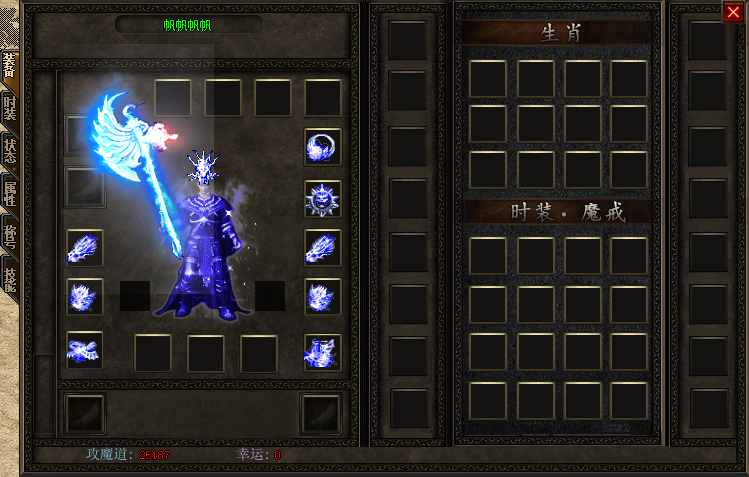Show the 状态 status tab

coord(9,152)
